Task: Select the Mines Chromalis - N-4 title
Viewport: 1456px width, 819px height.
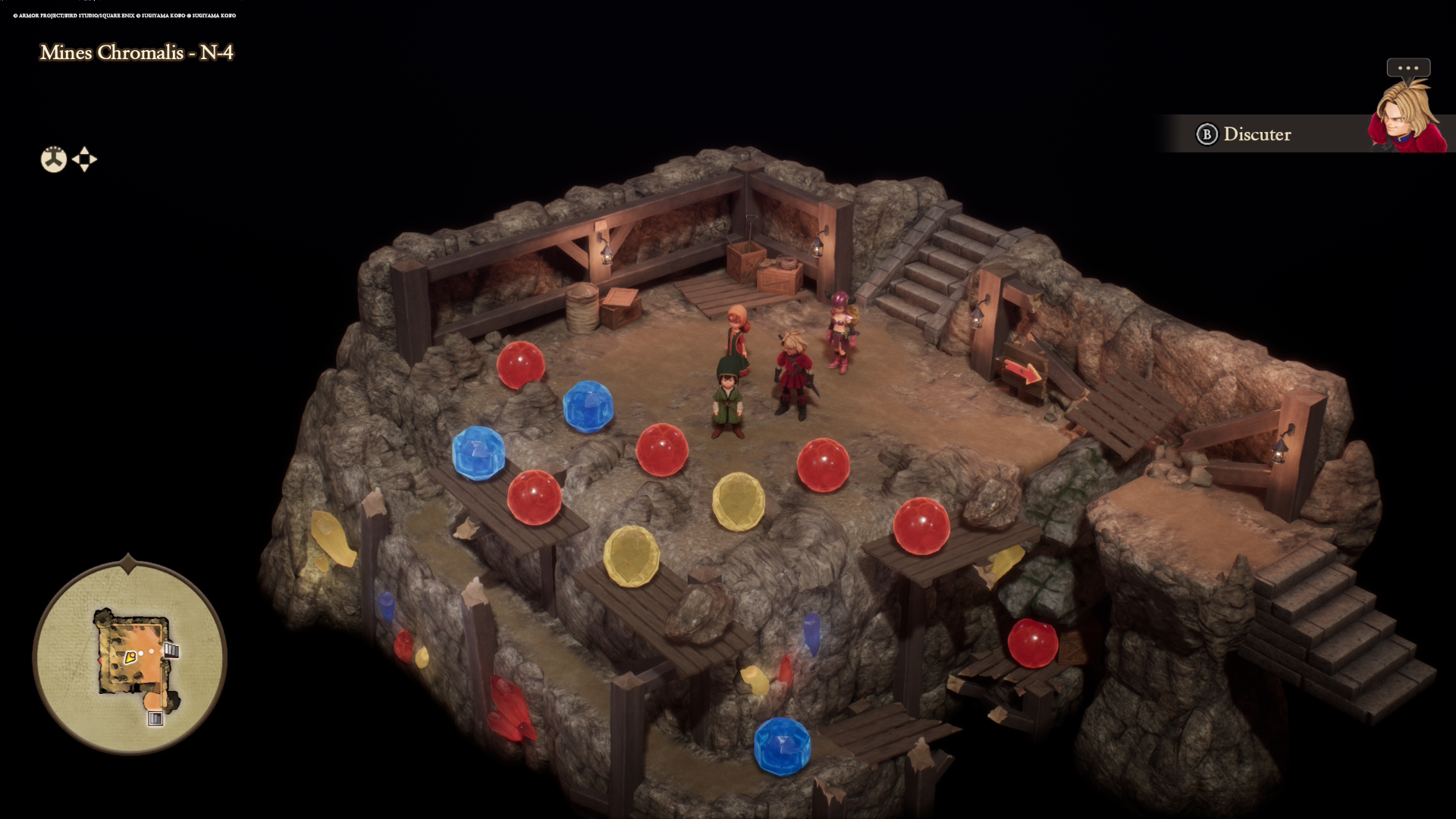Action: (x=137, y=53)
